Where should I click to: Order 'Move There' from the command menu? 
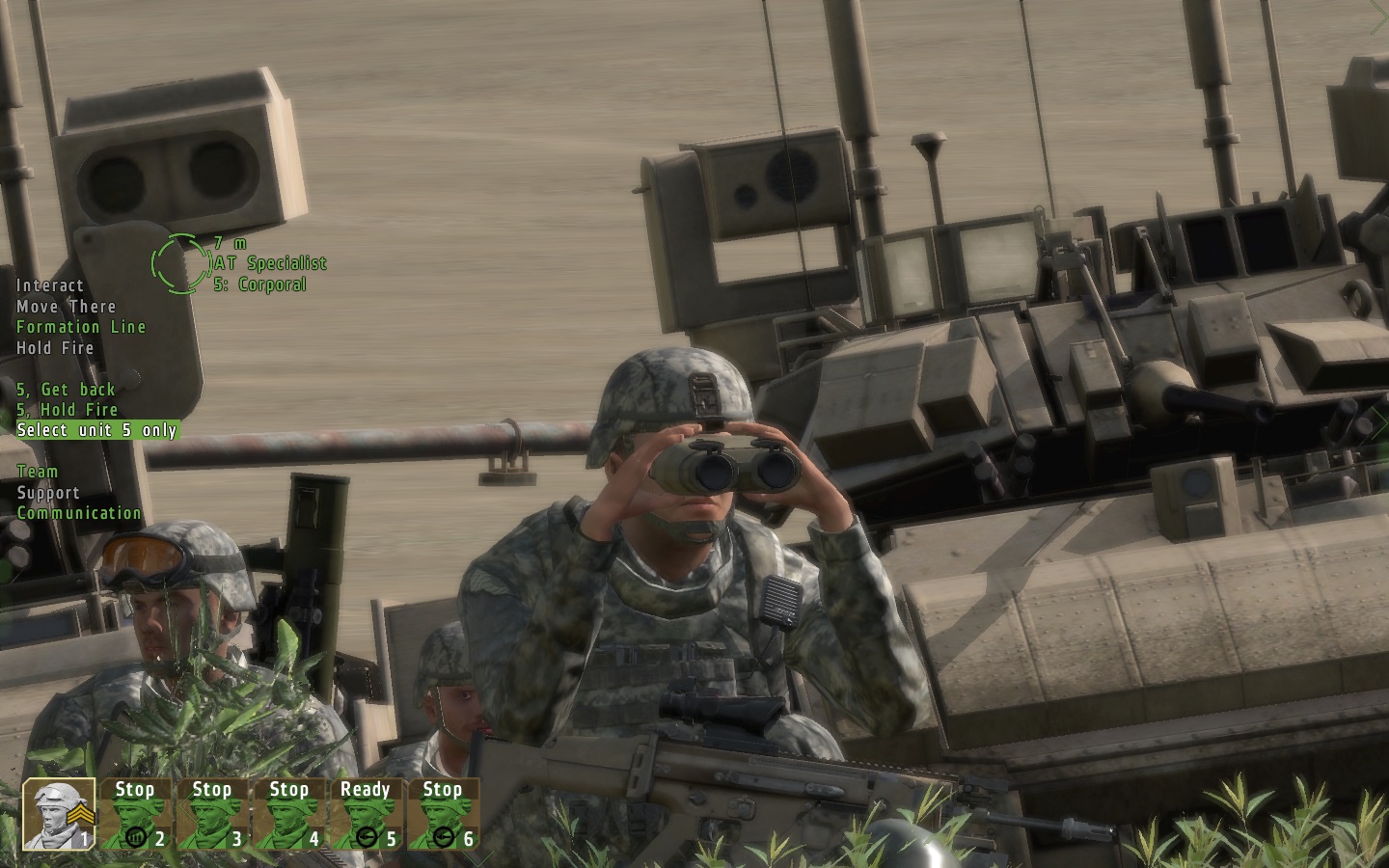coord(66,307)
